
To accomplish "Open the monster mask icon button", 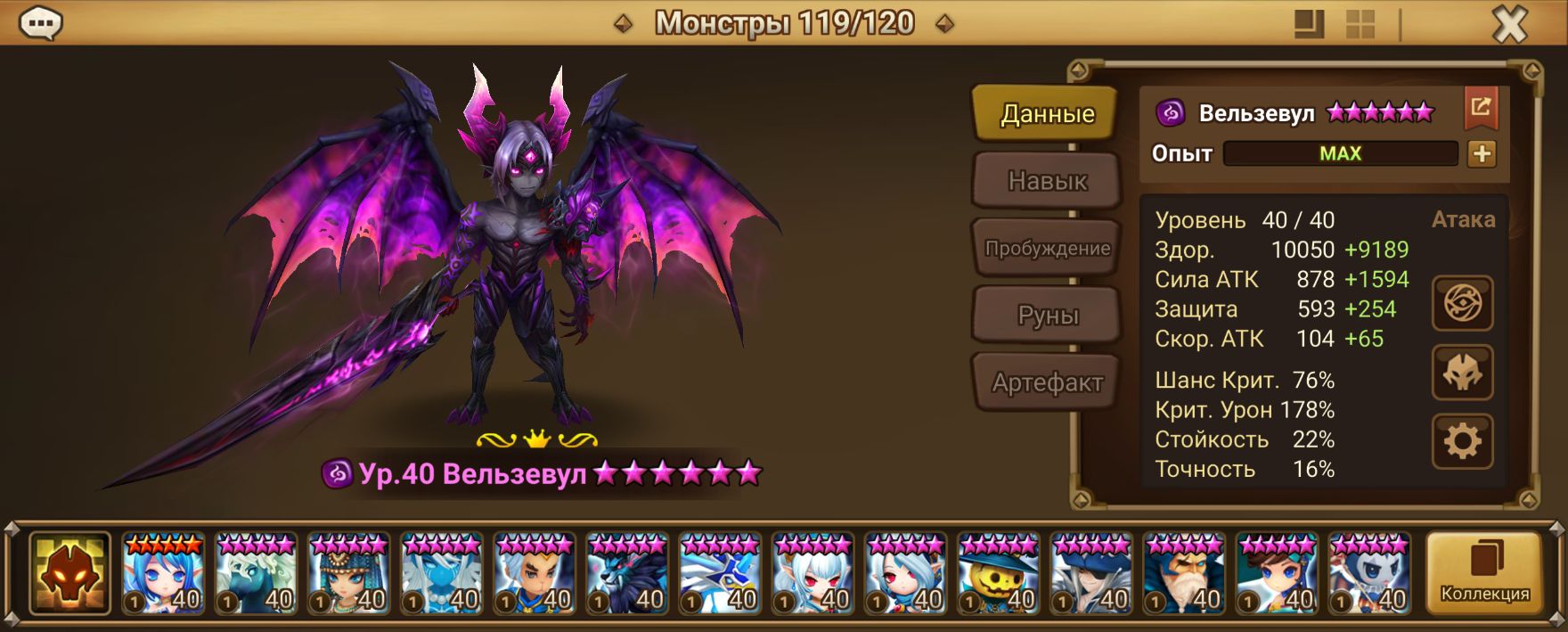I will pos(1462,373).
